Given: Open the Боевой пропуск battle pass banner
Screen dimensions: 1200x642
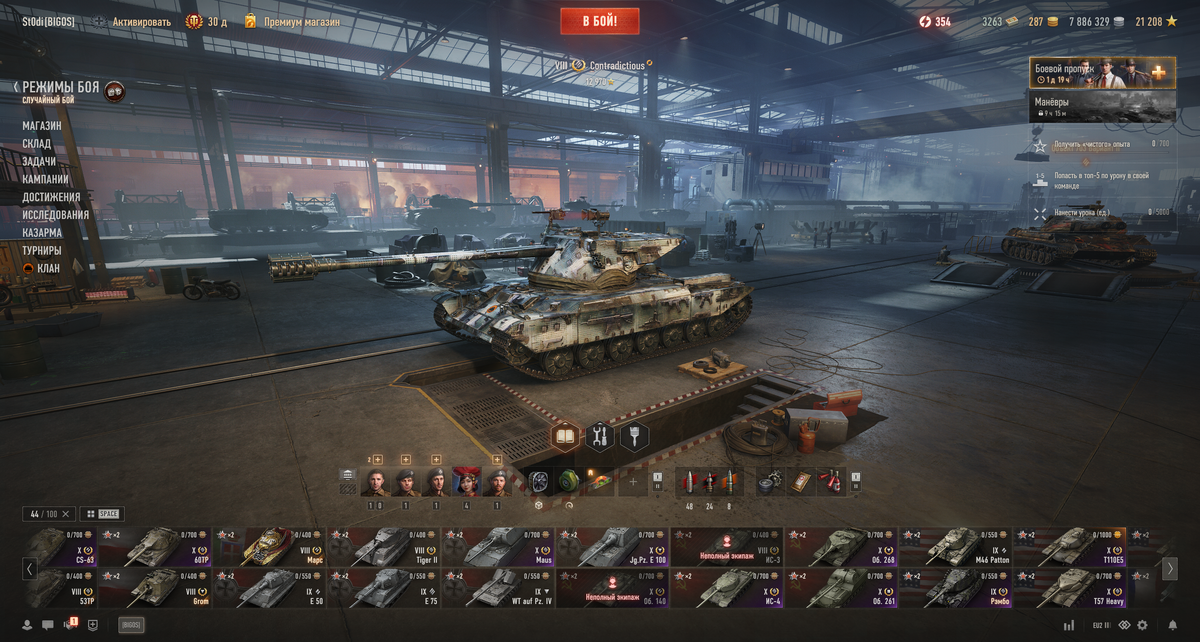Looking at the screenshot, I should [x=1102, y=73].
